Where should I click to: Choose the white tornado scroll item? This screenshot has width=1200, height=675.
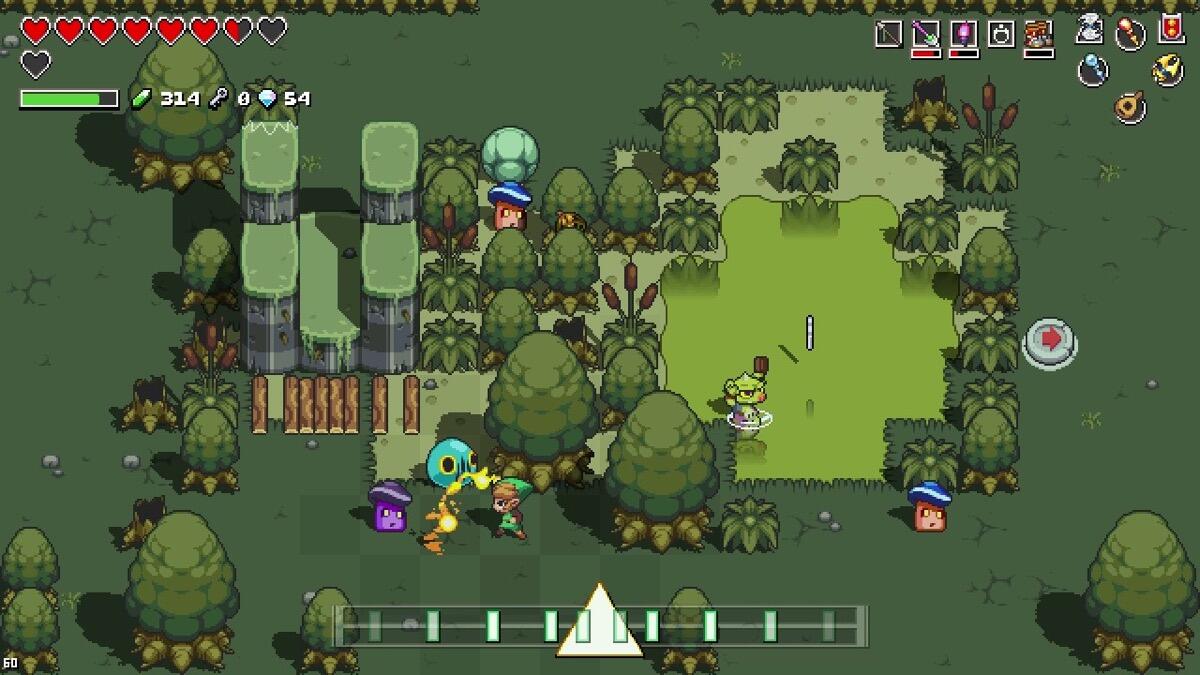(x=1090, y=29)
